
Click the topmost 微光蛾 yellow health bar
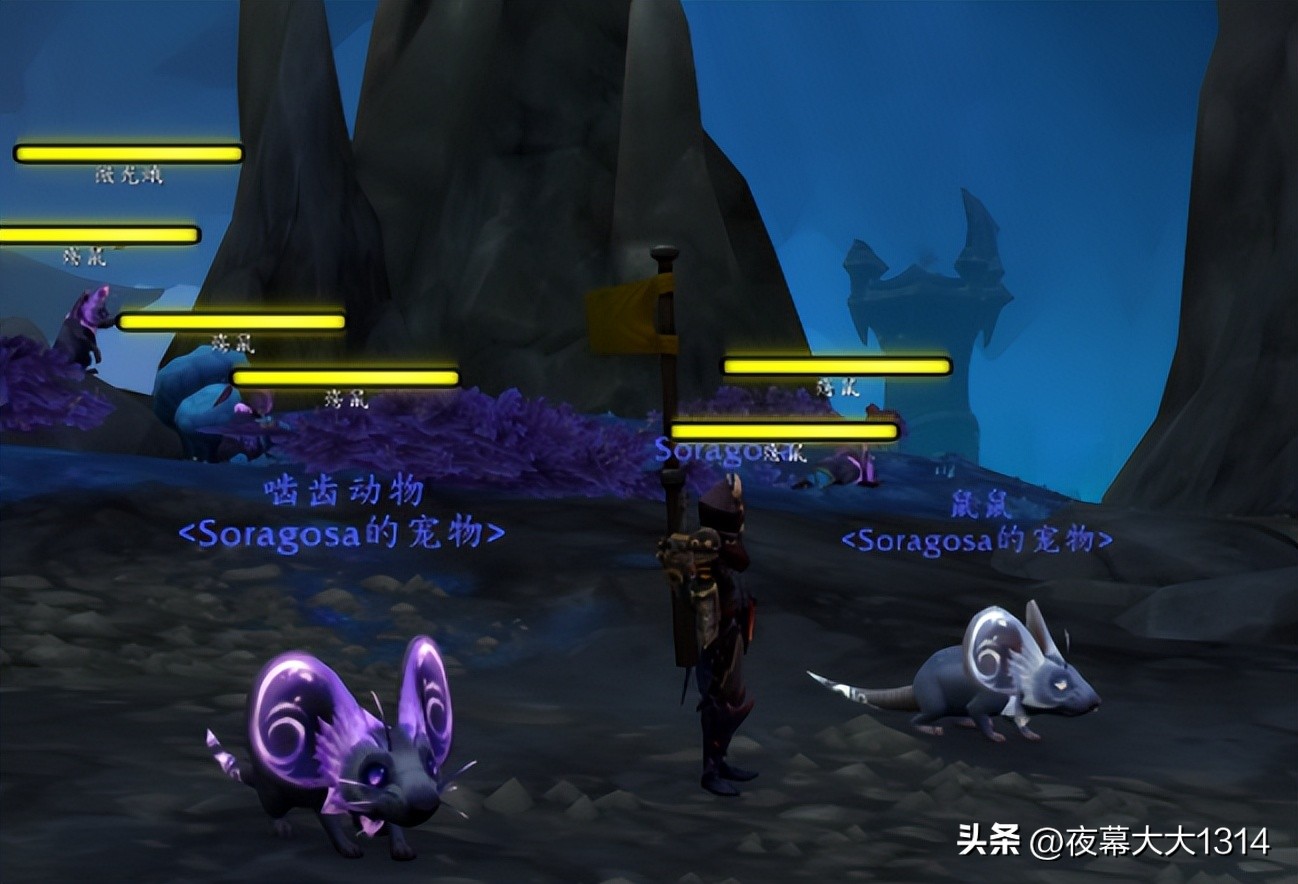pyautogui.click(x=127, y=152)
